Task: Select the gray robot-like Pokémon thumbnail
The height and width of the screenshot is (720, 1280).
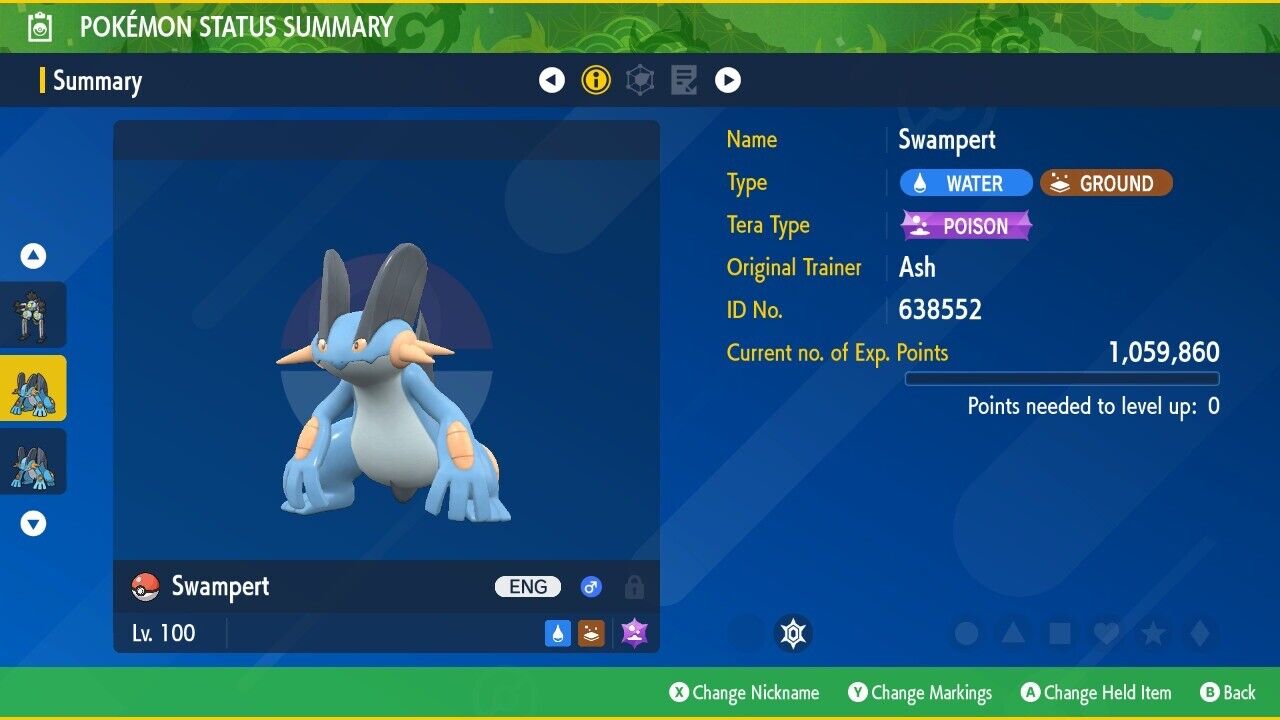Action: (33, 315)
